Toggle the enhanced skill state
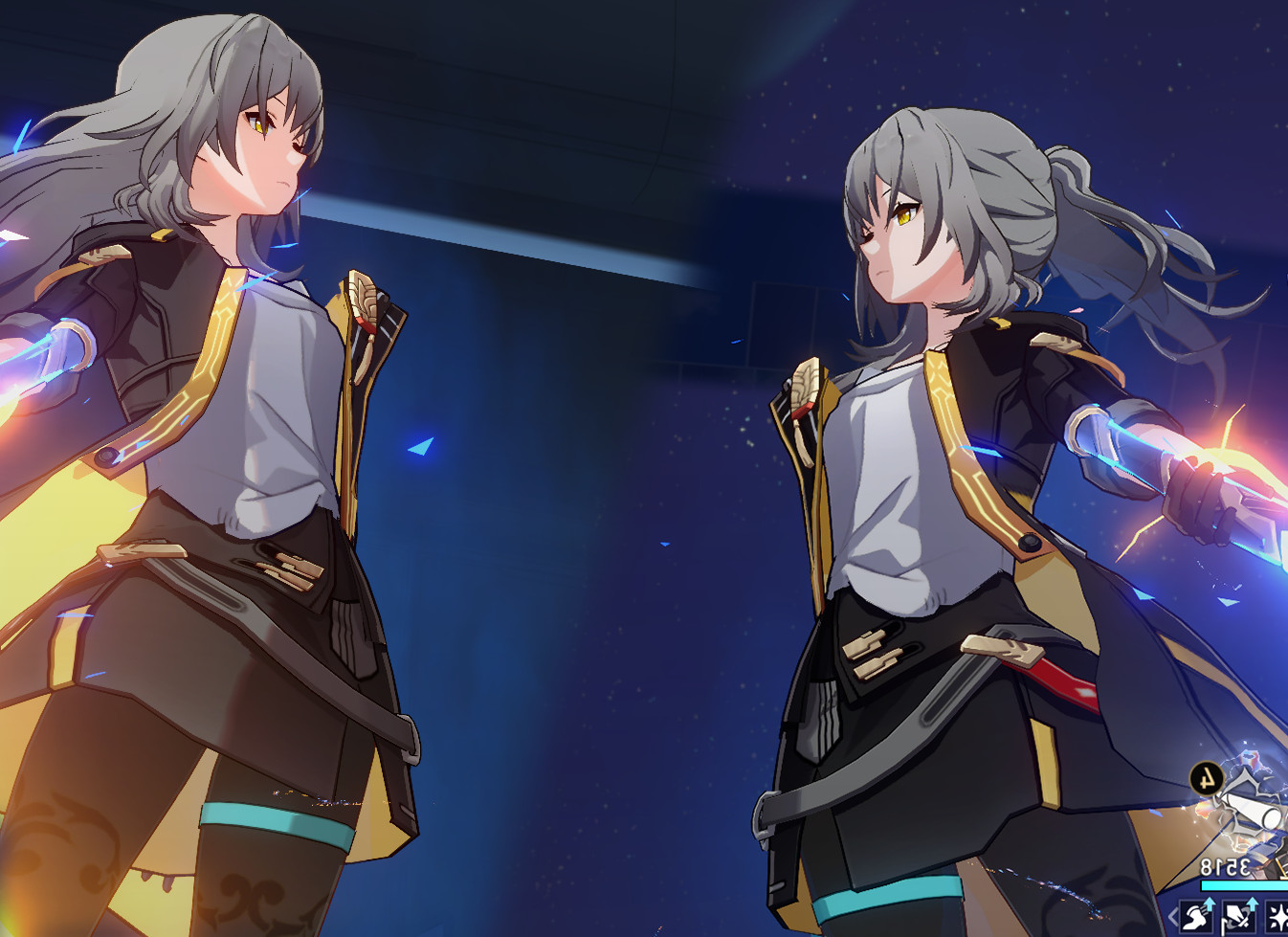1288x937 pixels. 1238,918
